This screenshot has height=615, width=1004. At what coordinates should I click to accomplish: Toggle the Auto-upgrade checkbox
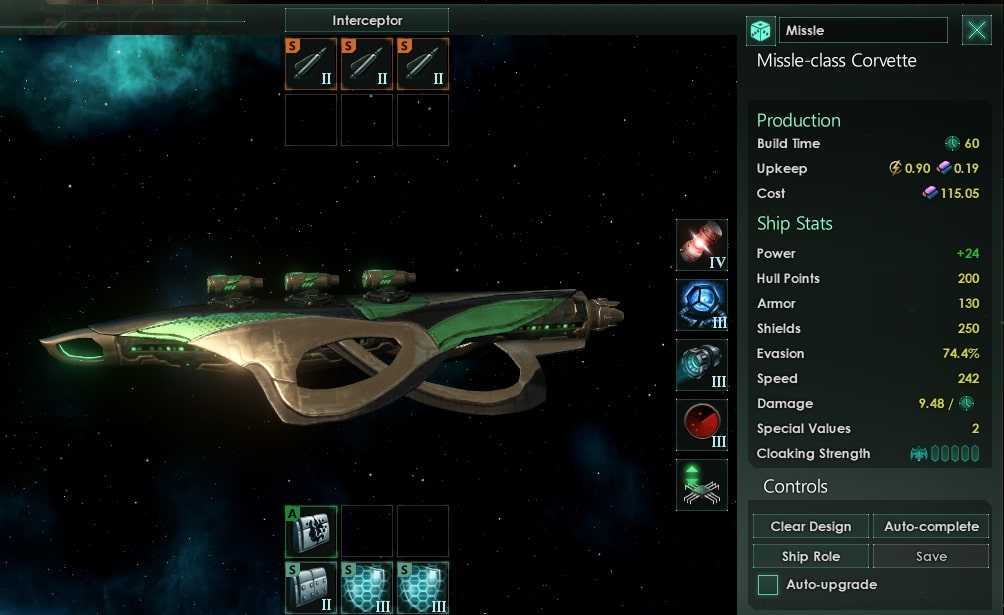tap(768, 585)
